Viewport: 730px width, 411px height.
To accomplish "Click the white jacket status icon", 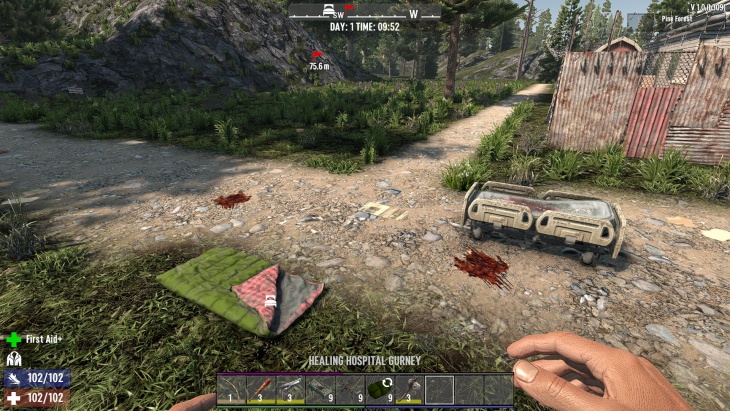I will point(14,358).
